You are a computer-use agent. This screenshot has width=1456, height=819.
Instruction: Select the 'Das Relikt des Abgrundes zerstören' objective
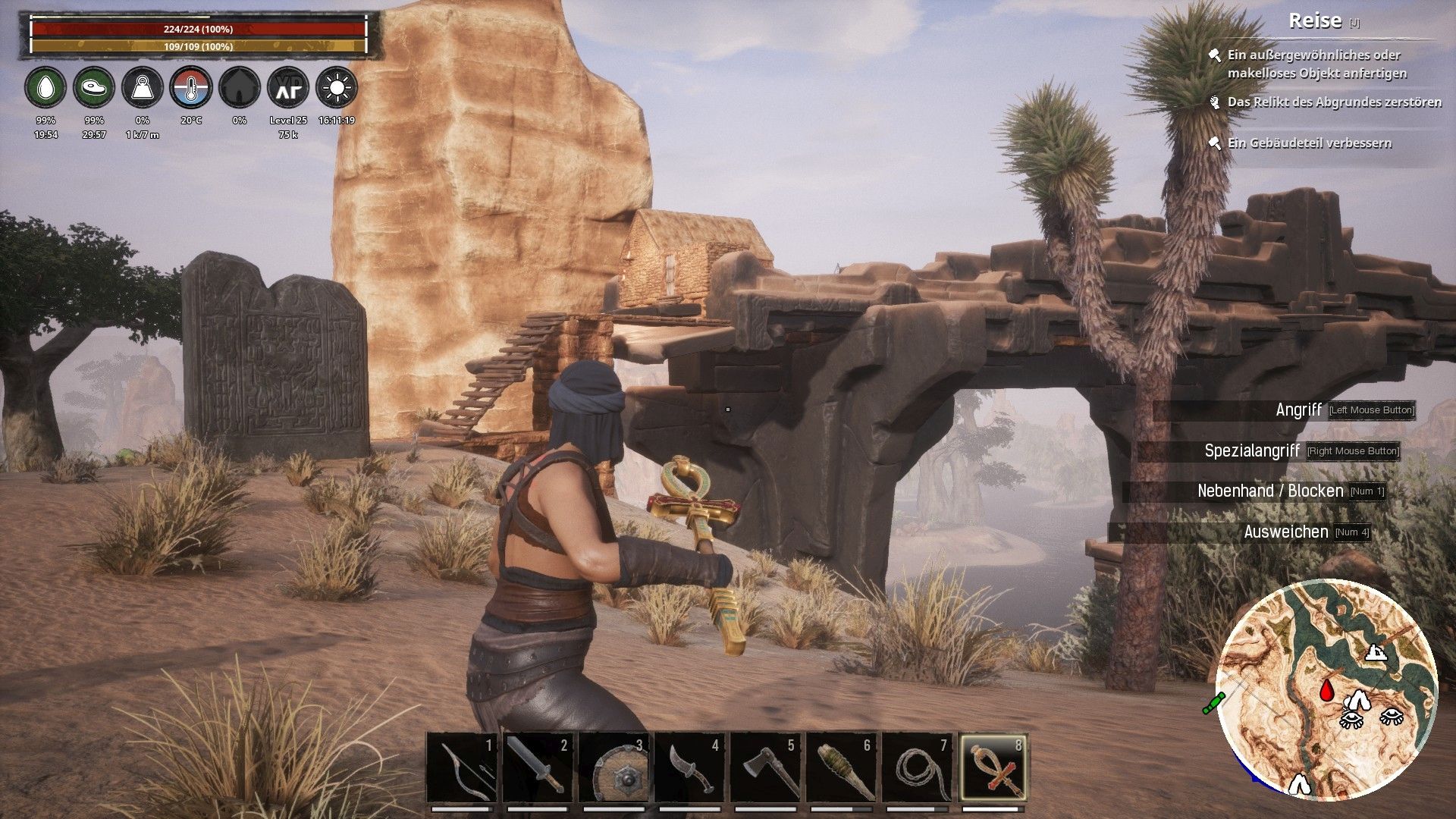pyautogui.click(x=1334, y=102)
